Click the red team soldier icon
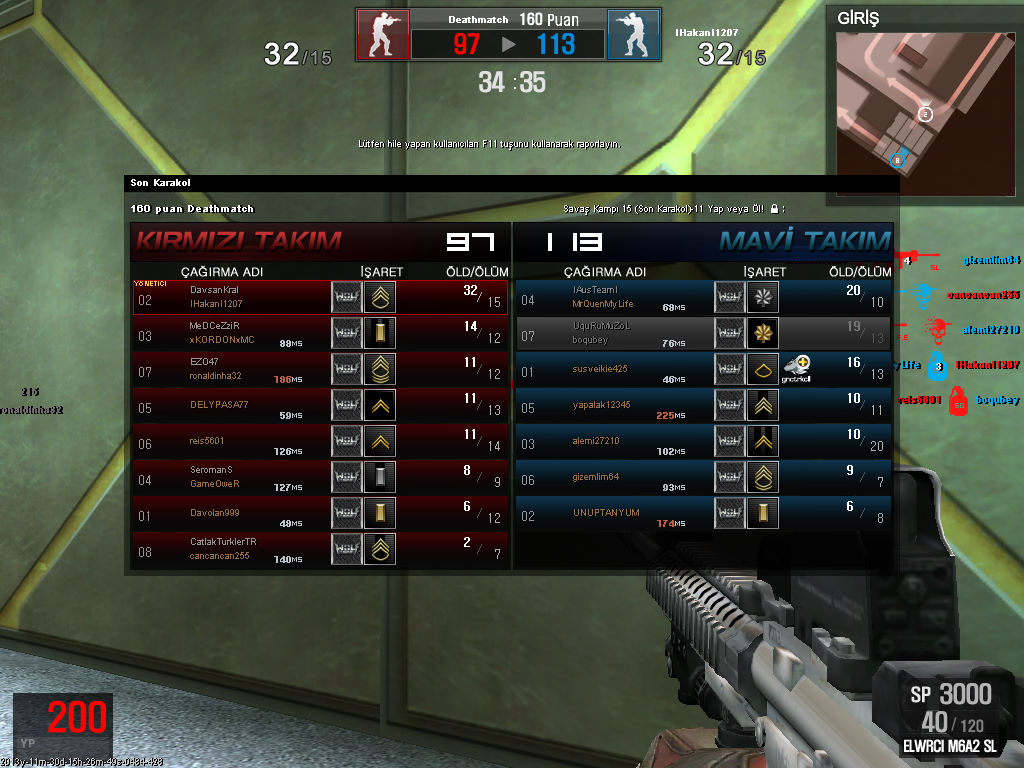Screen dimensions: 1024x768 click(x=382, y=35)
